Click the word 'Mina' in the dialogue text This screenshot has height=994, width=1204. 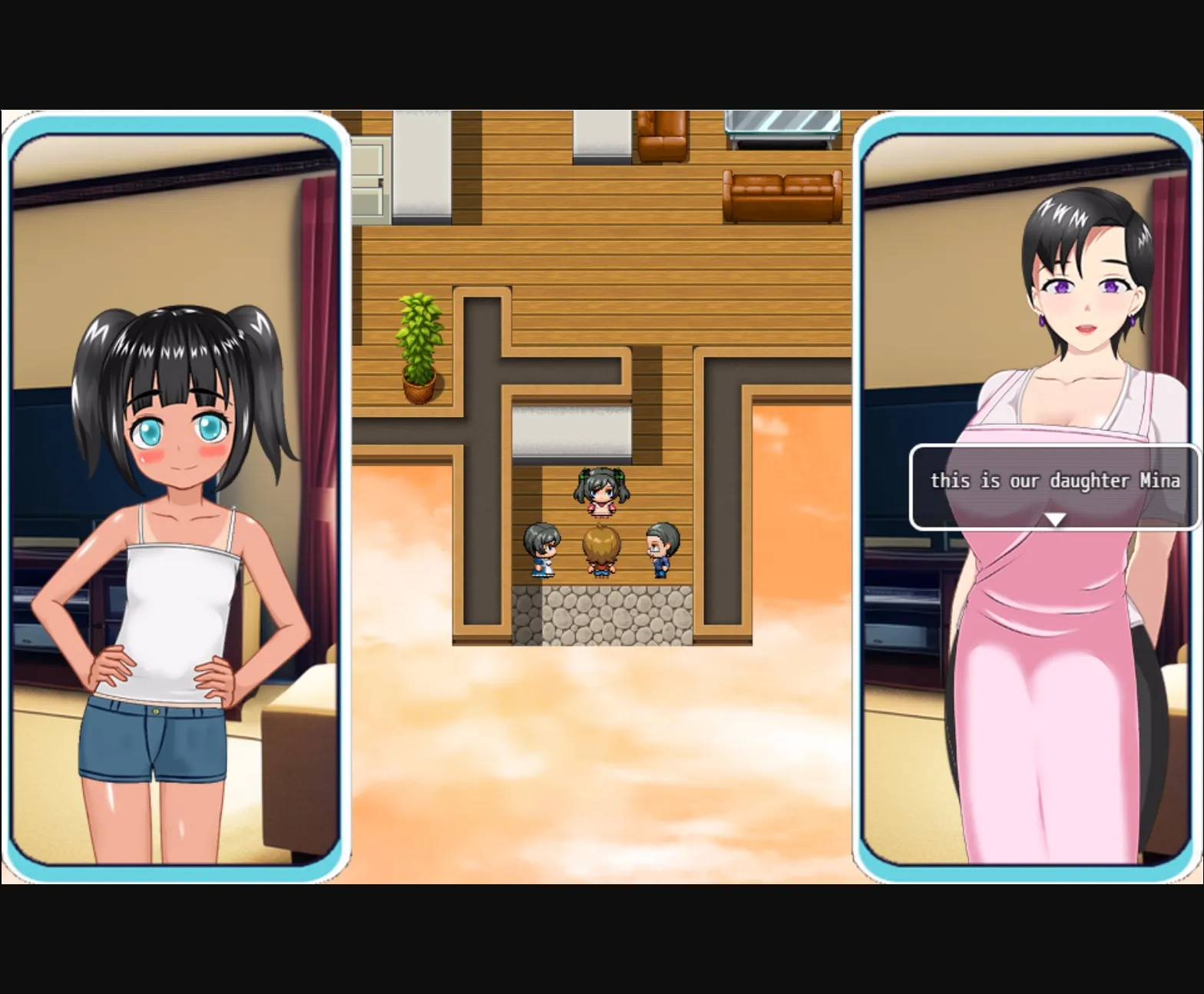coord(1159,481)
